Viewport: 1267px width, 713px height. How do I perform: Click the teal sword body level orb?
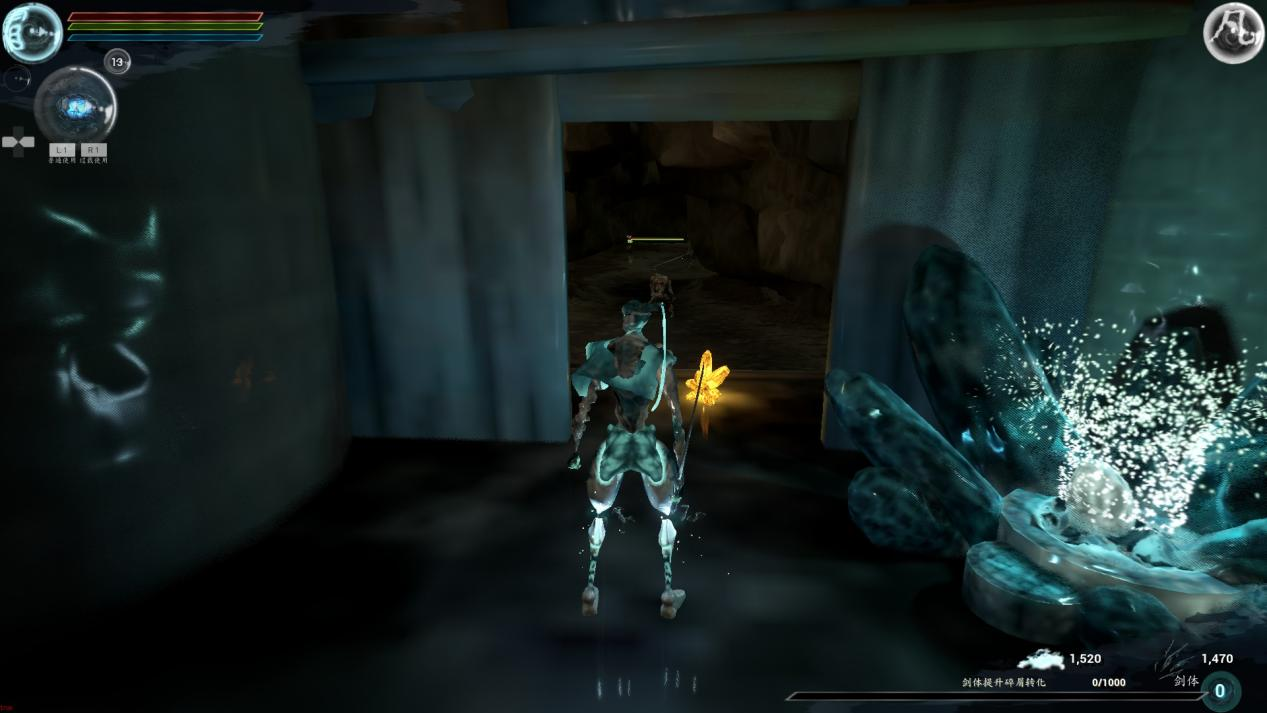(x=1220, y=691)
